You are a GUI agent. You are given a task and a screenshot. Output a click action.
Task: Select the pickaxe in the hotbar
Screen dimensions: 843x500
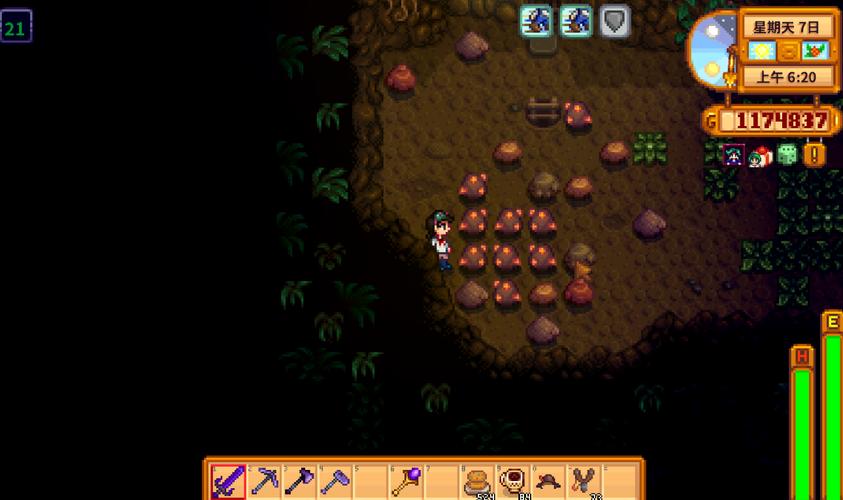point(264,481)
